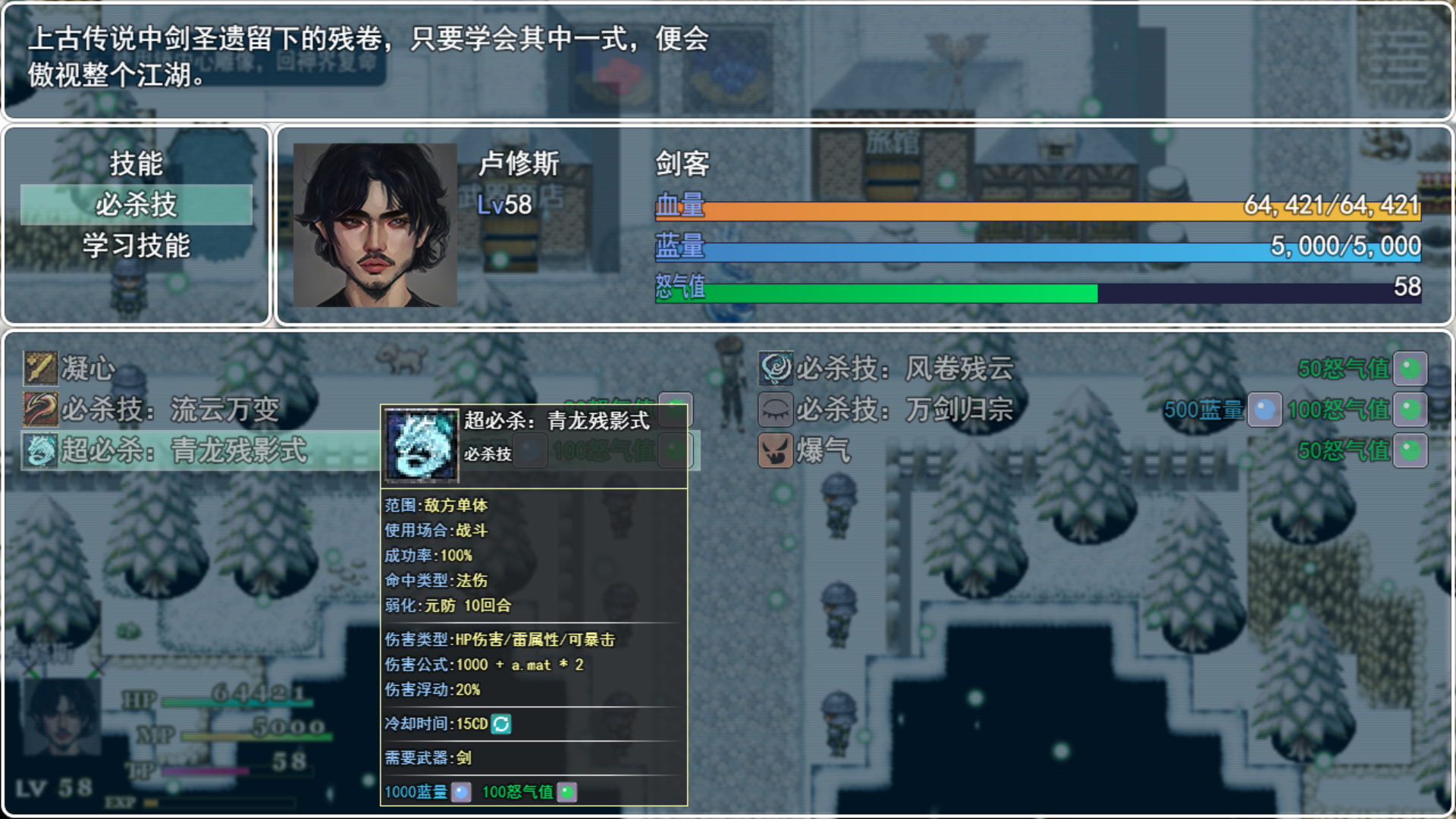The height and width of the screenshot is (819, 1456).
Task: Click the blue mana orb next to 500蓝量
Action: click(x=1263, y=409)
